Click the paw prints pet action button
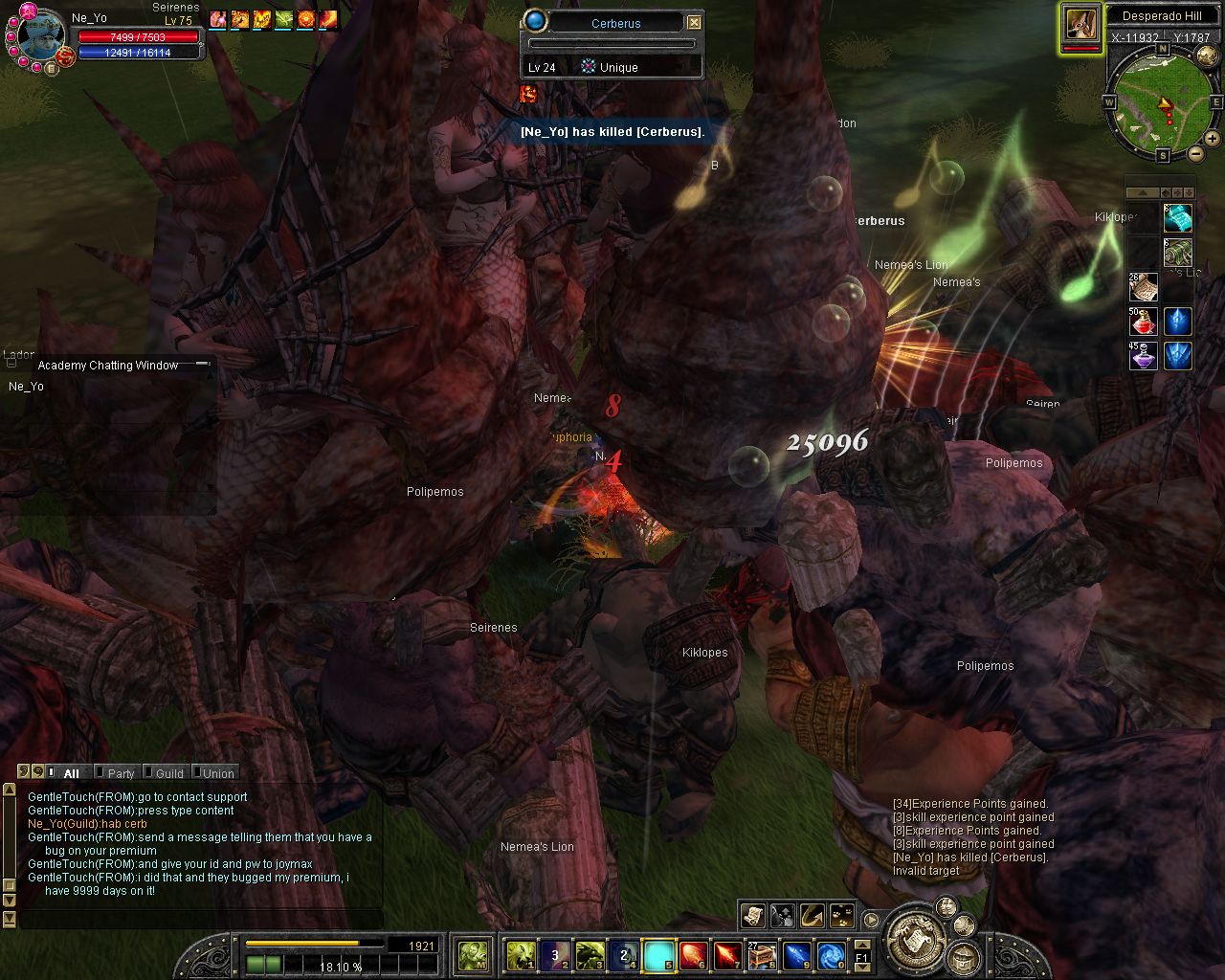The height and width of the screenshot is (980, 1225). point(842,916)
